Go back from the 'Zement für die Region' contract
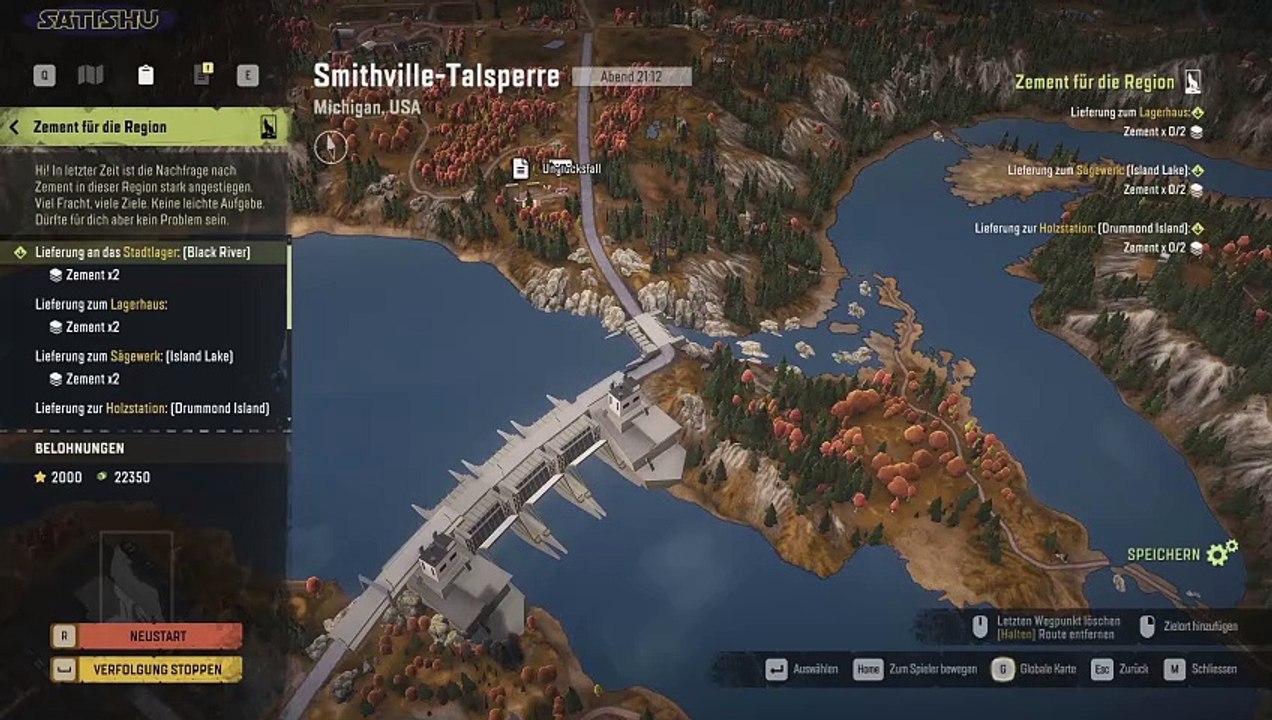Image resolution: width=1272 pixels, height=720 pixels. click(x=15, y=127)
